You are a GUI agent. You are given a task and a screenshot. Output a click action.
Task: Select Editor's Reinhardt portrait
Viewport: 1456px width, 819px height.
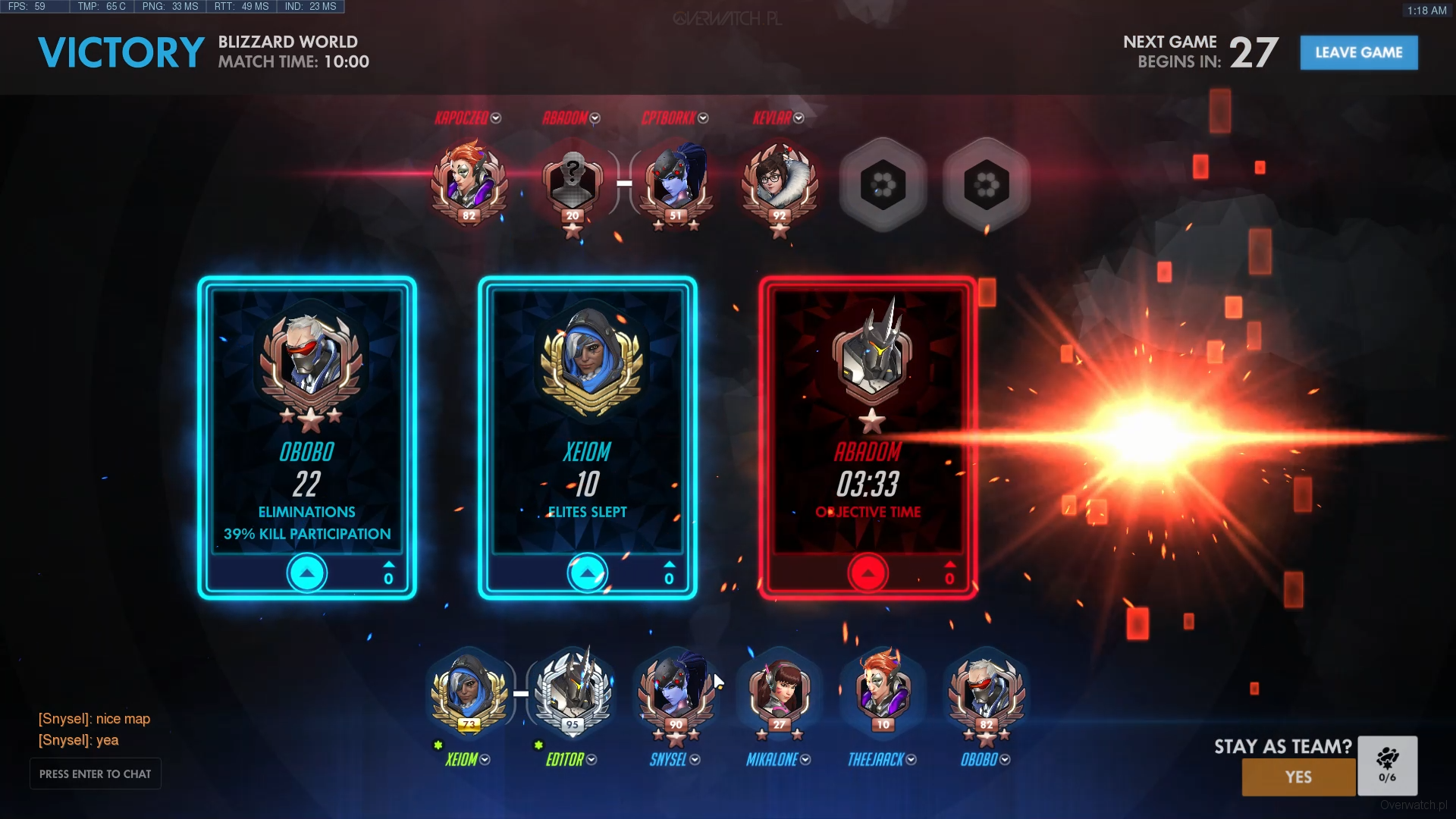tap(573, 692)
